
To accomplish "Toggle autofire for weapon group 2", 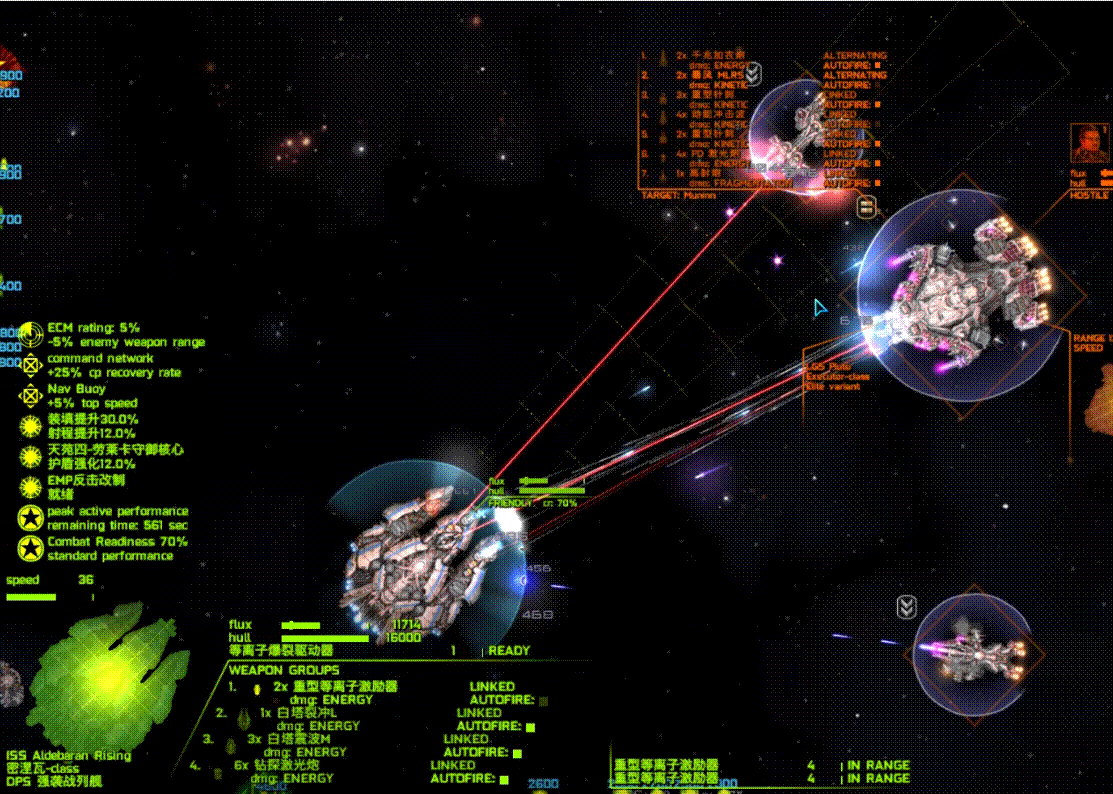I will coord(530,727).
